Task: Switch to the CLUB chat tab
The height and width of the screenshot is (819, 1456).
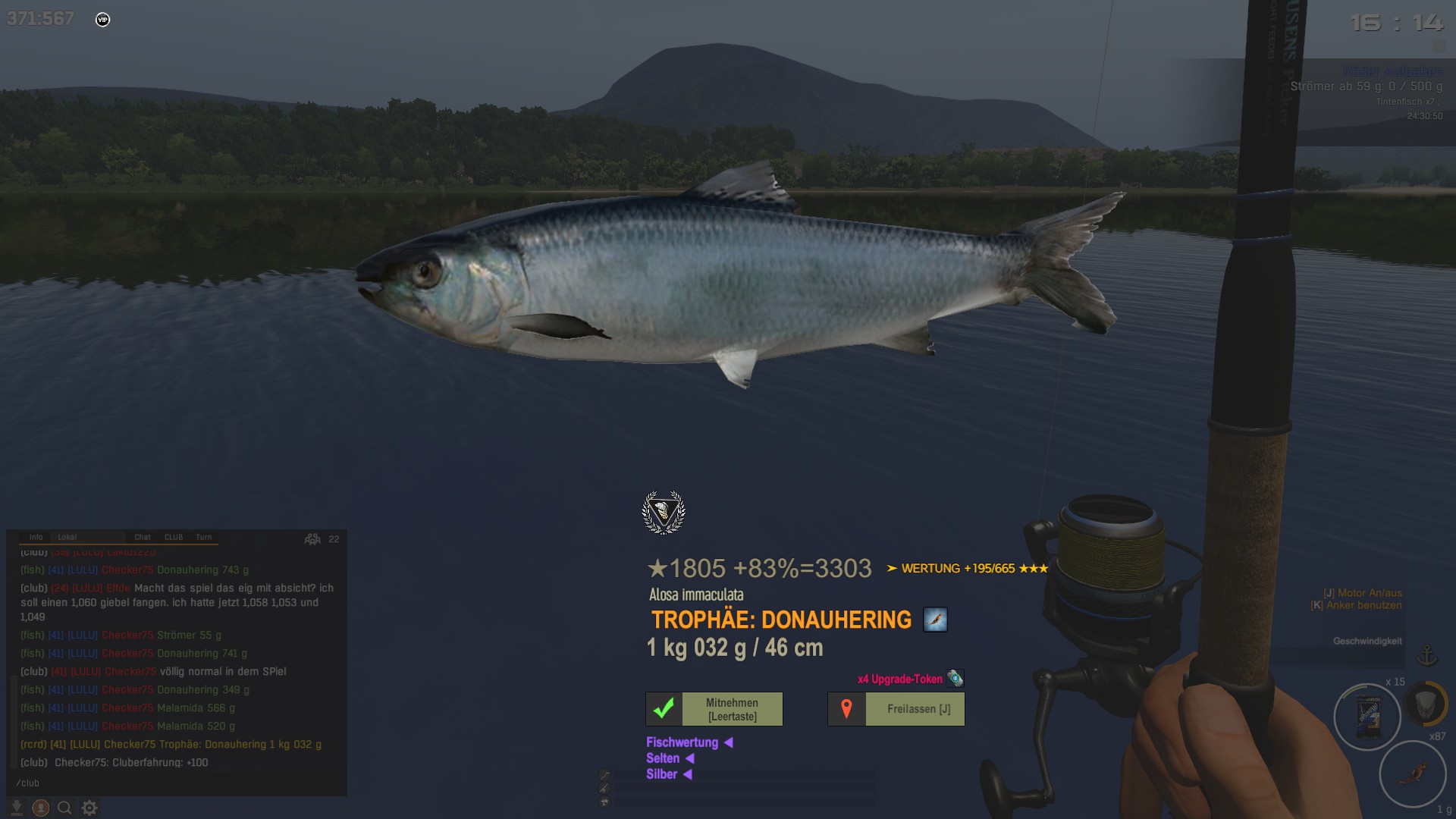Action: (174, 537)
